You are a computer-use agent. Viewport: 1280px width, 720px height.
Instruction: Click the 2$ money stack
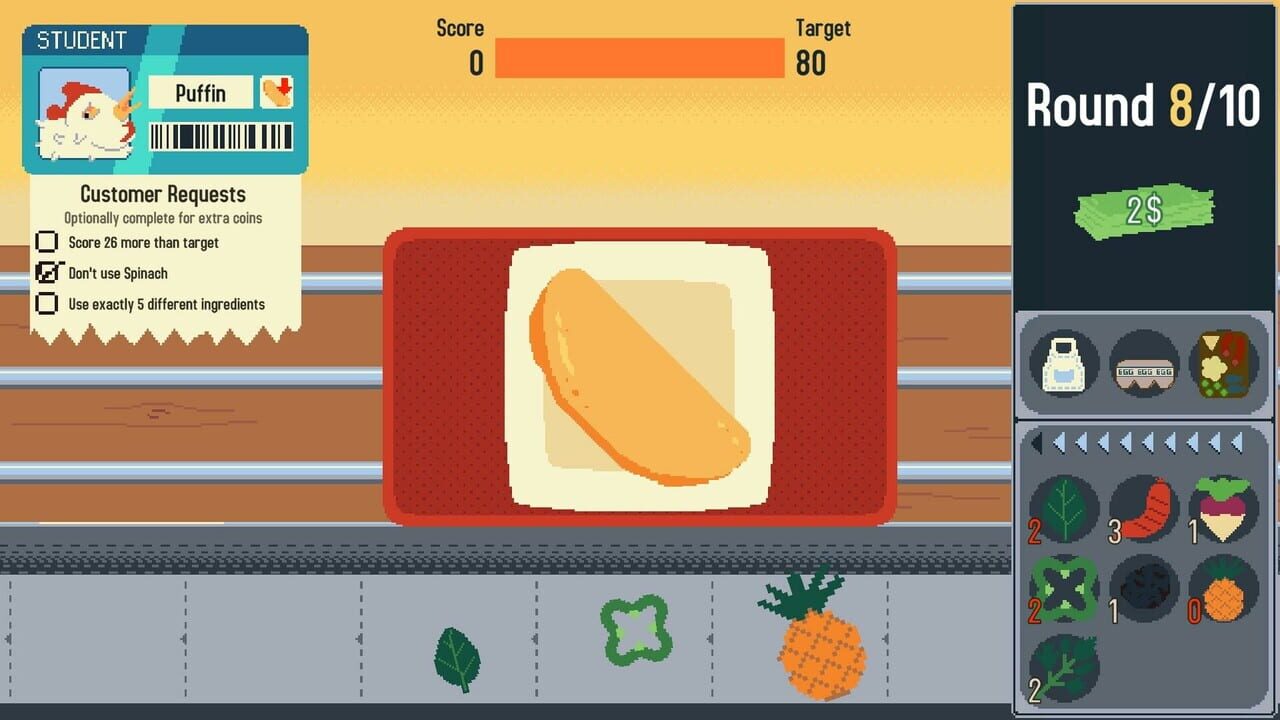pyautogui.click(x=1143, y=208)
